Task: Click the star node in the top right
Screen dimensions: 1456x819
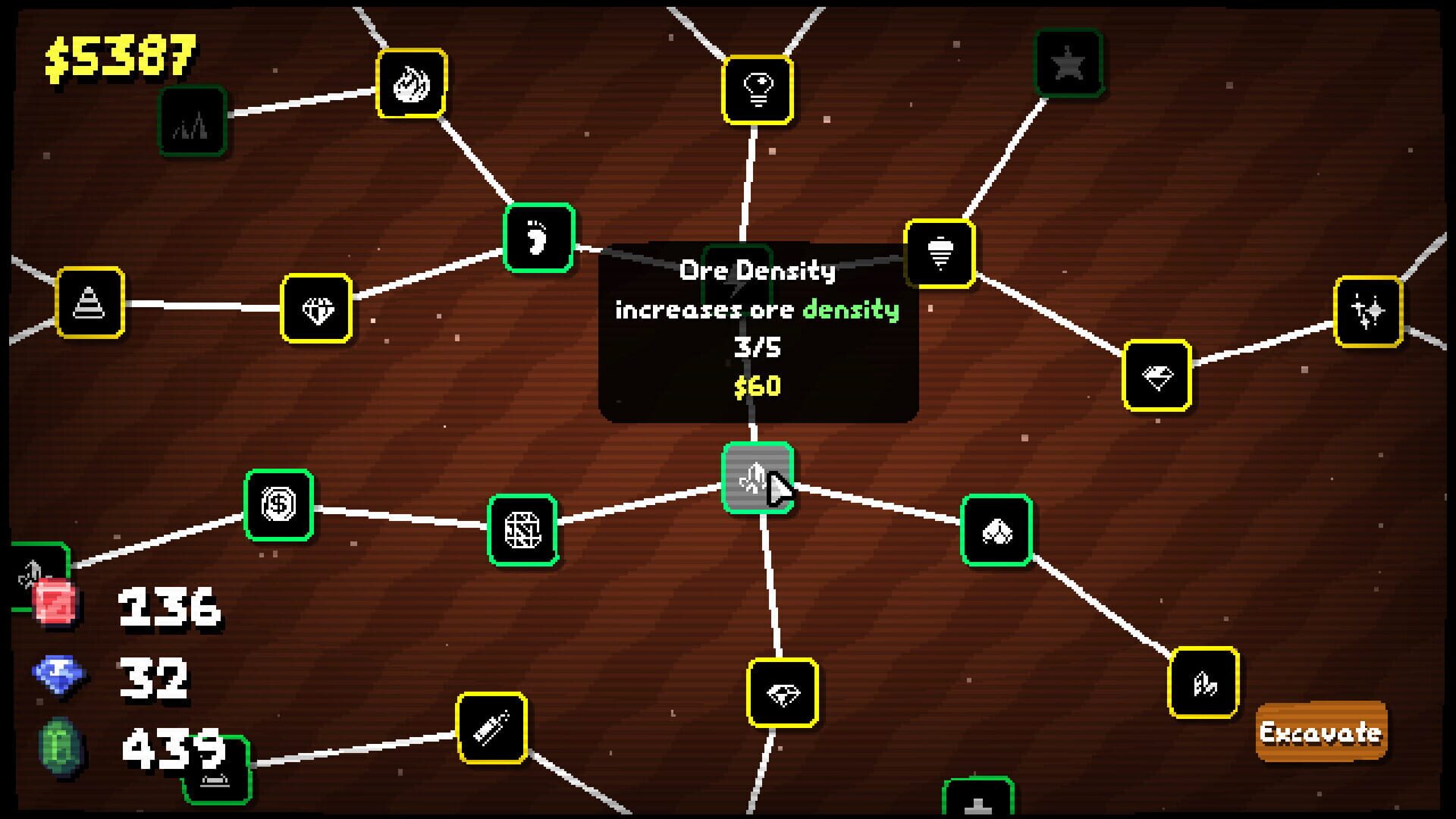Action: point(1068,61)
